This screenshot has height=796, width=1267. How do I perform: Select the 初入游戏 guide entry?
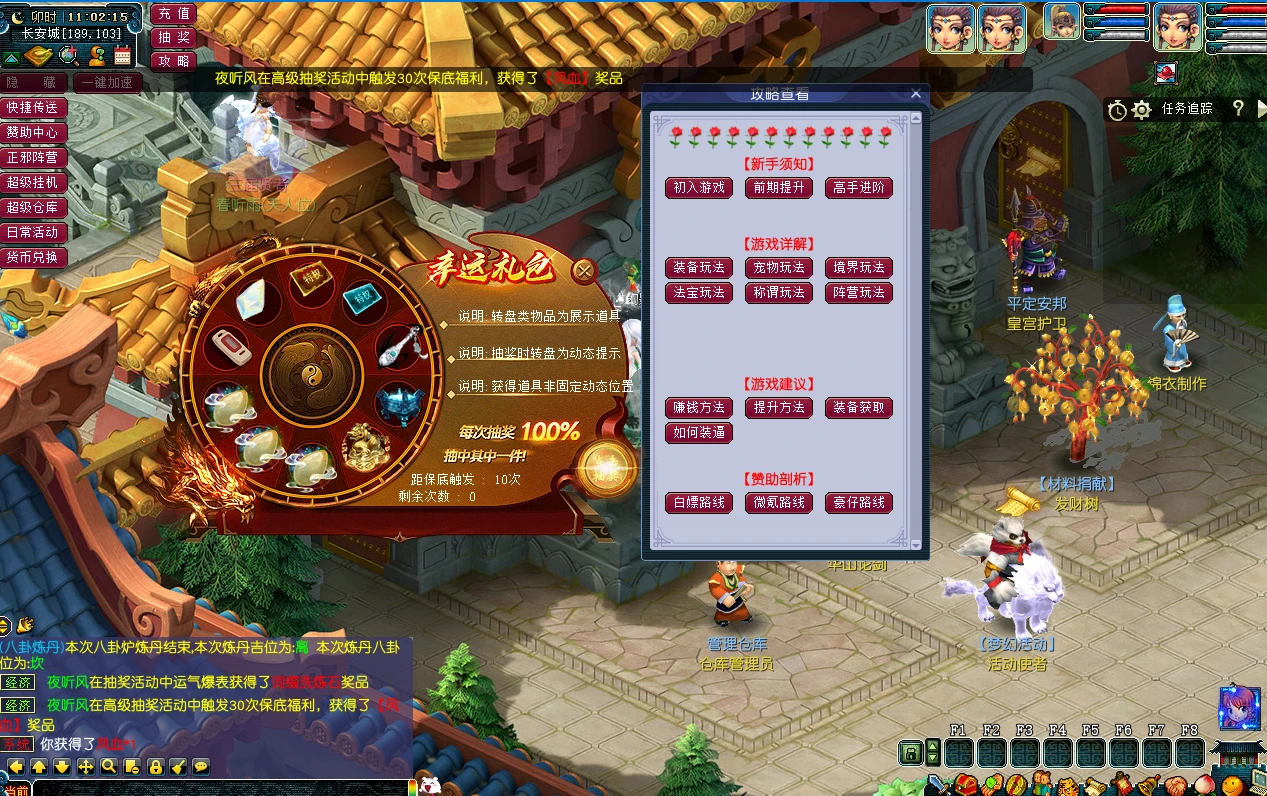pyautogui.click(x=699, y=188)
